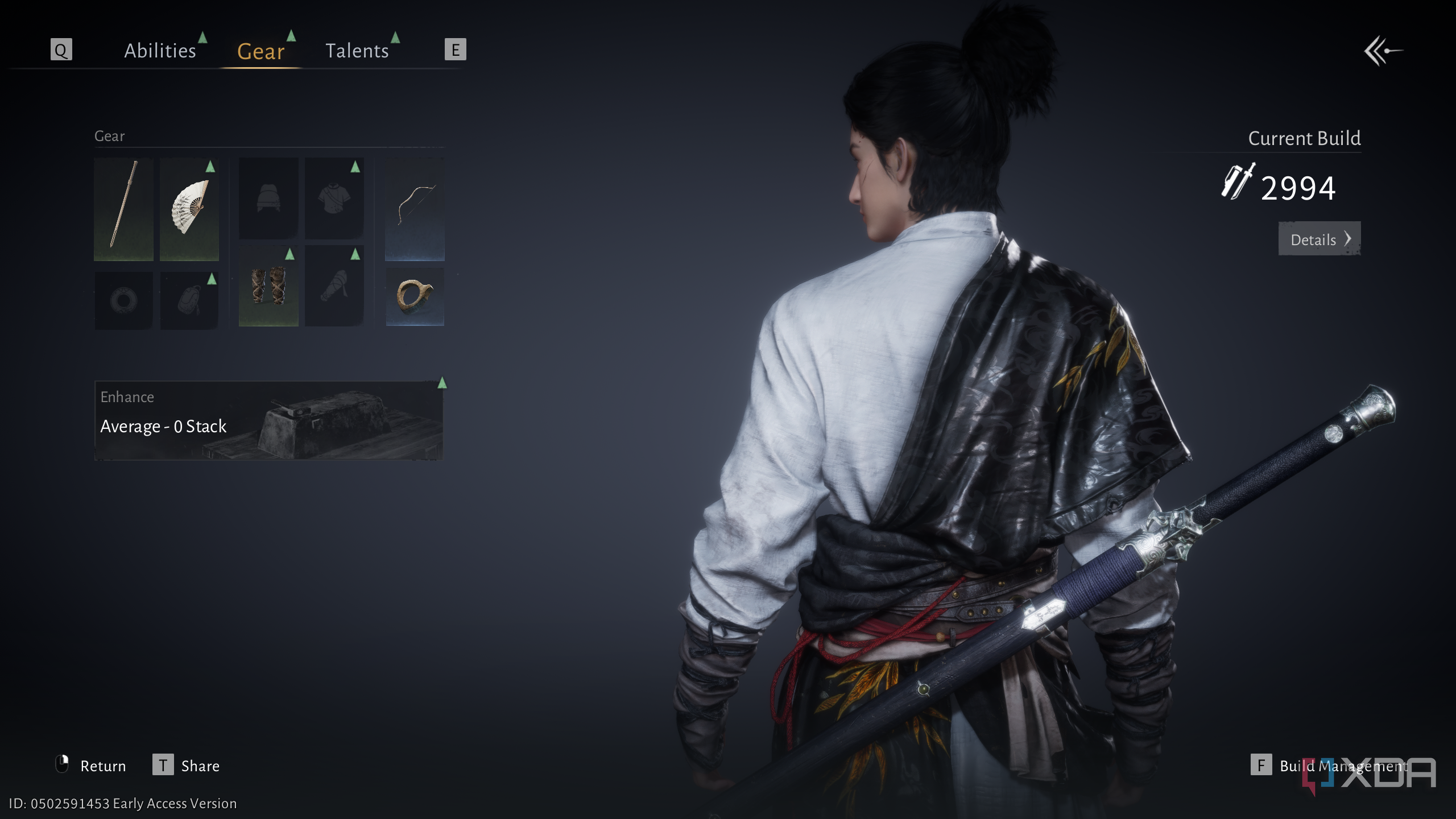
Task: Select the archer thumb ring slot
Action: coord(415,296)
